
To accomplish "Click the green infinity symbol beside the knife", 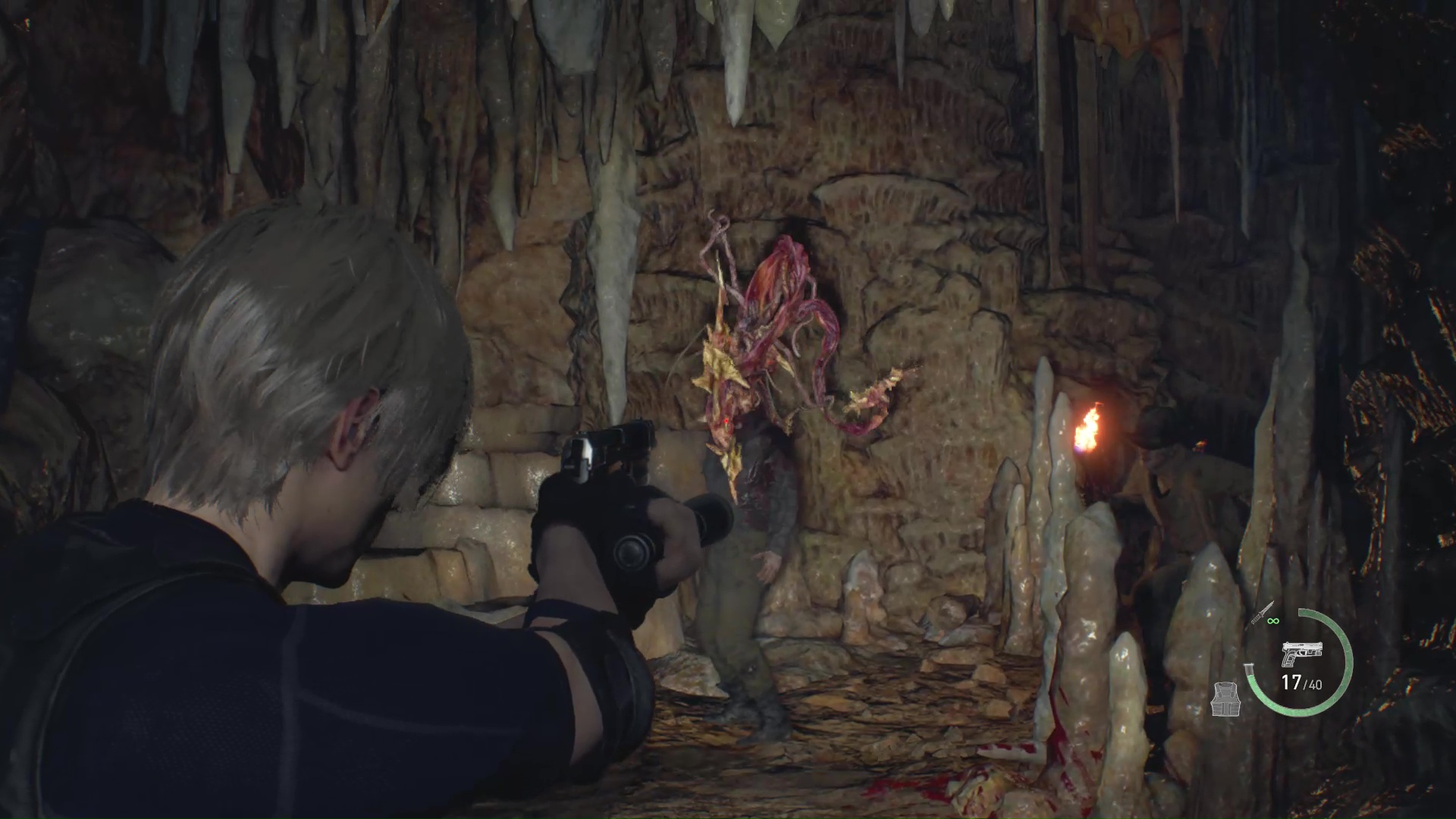I will [x=1273, y=621].
